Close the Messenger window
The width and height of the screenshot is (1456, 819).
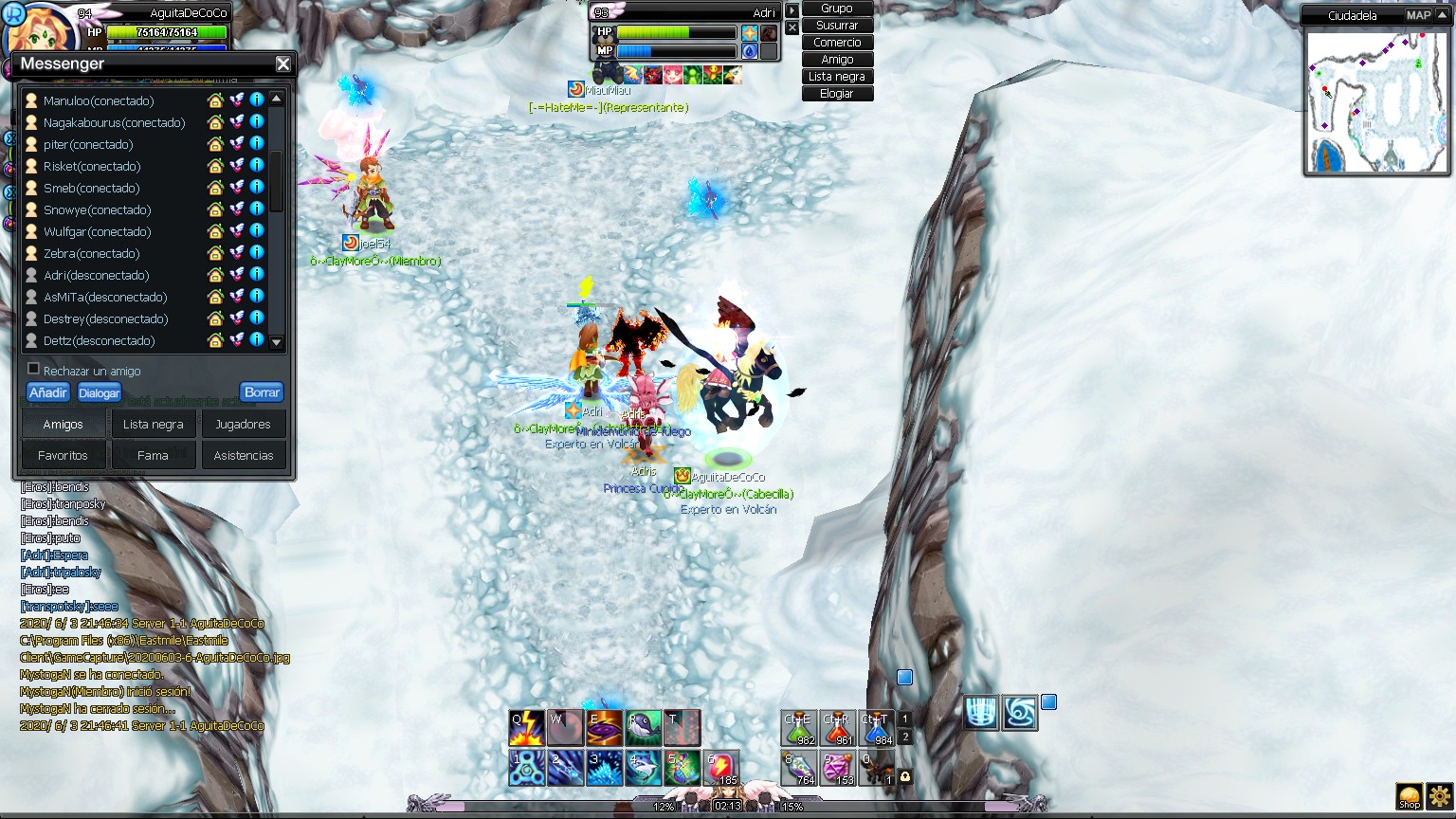click(x=282, y=64)
